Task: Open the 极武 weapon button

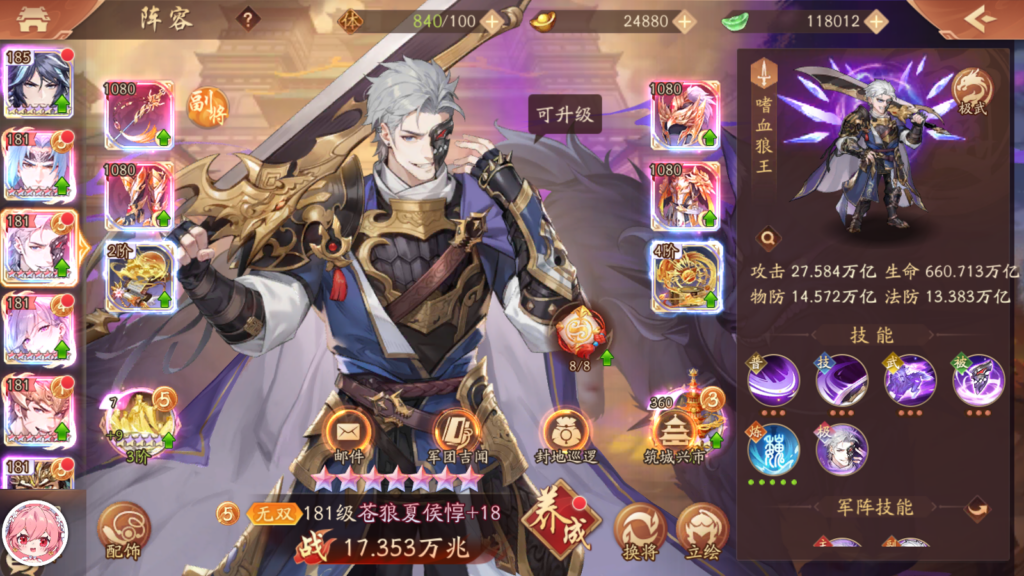Action: pyautogui.click(x=971, y=92)
